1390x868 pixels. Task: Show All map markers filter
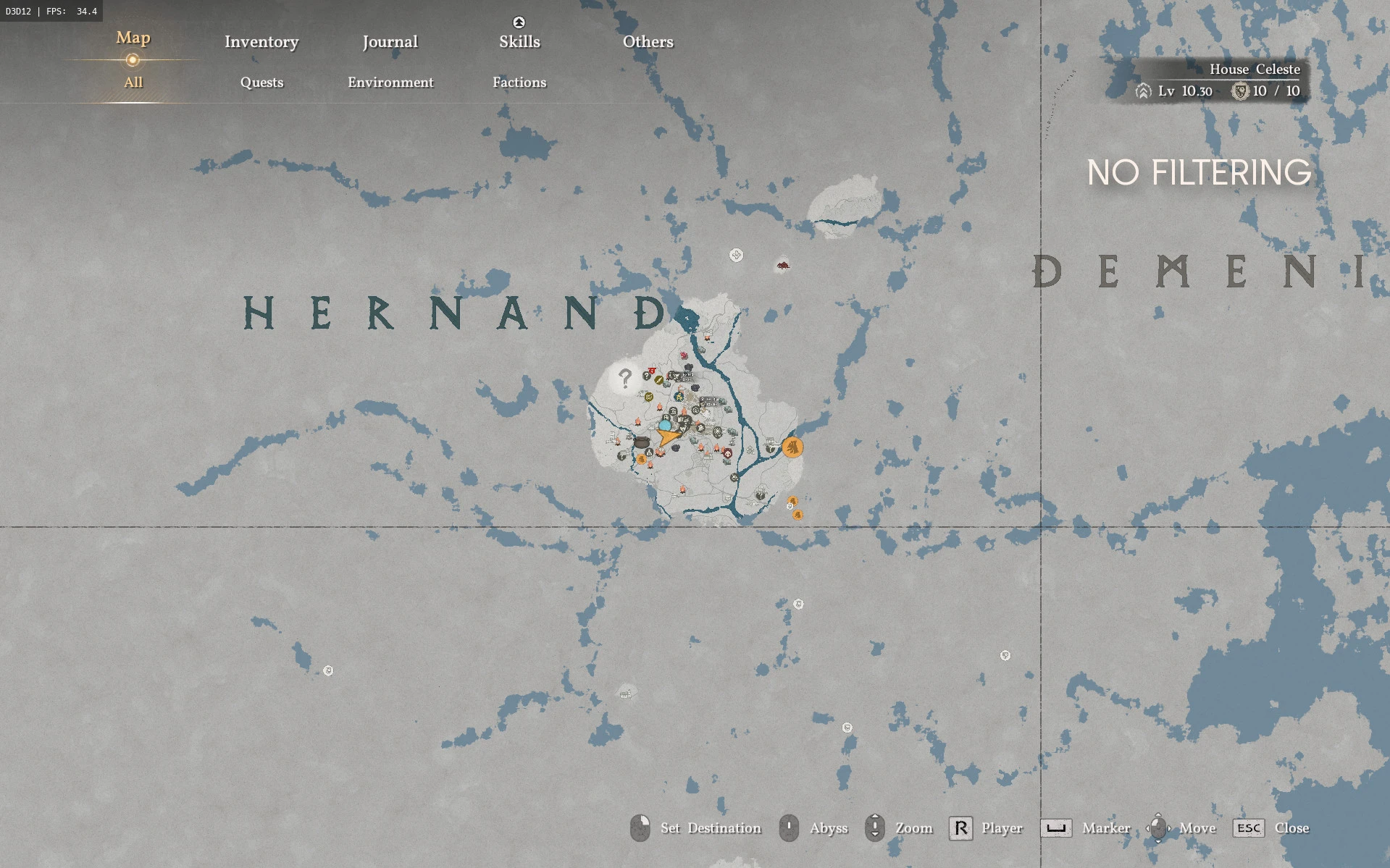tap(133, 83)
